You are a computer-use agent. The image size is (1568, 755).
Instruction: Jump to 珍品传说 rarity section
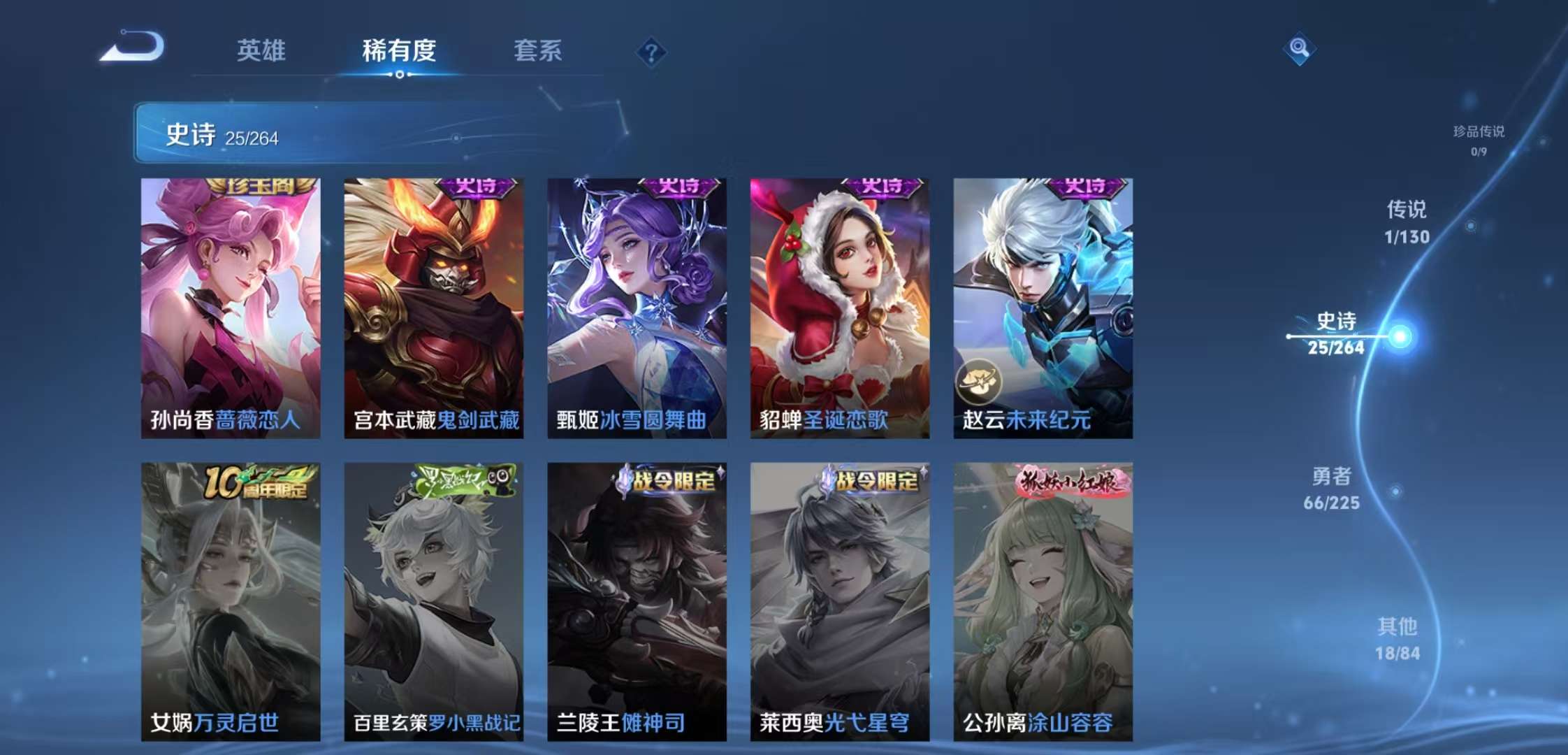[x=1479, y=139]
